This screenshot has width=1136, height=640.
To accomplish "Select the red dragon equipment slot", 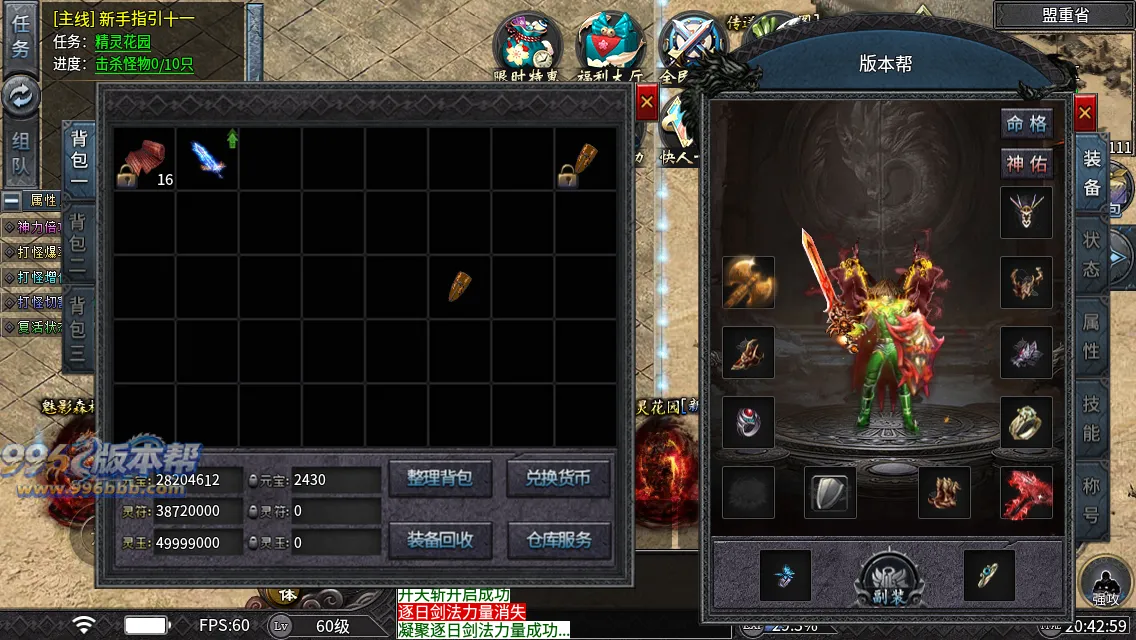I will click(x=1026, y=493).
